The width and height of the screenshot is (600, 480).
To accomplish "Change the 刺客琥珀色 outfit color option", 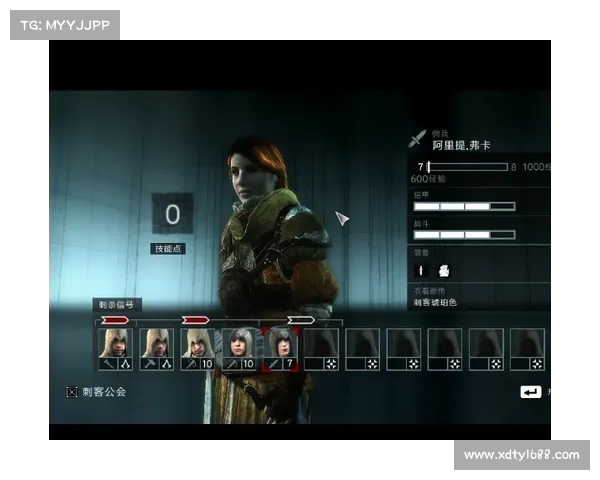I will click(x=436, y=302).
